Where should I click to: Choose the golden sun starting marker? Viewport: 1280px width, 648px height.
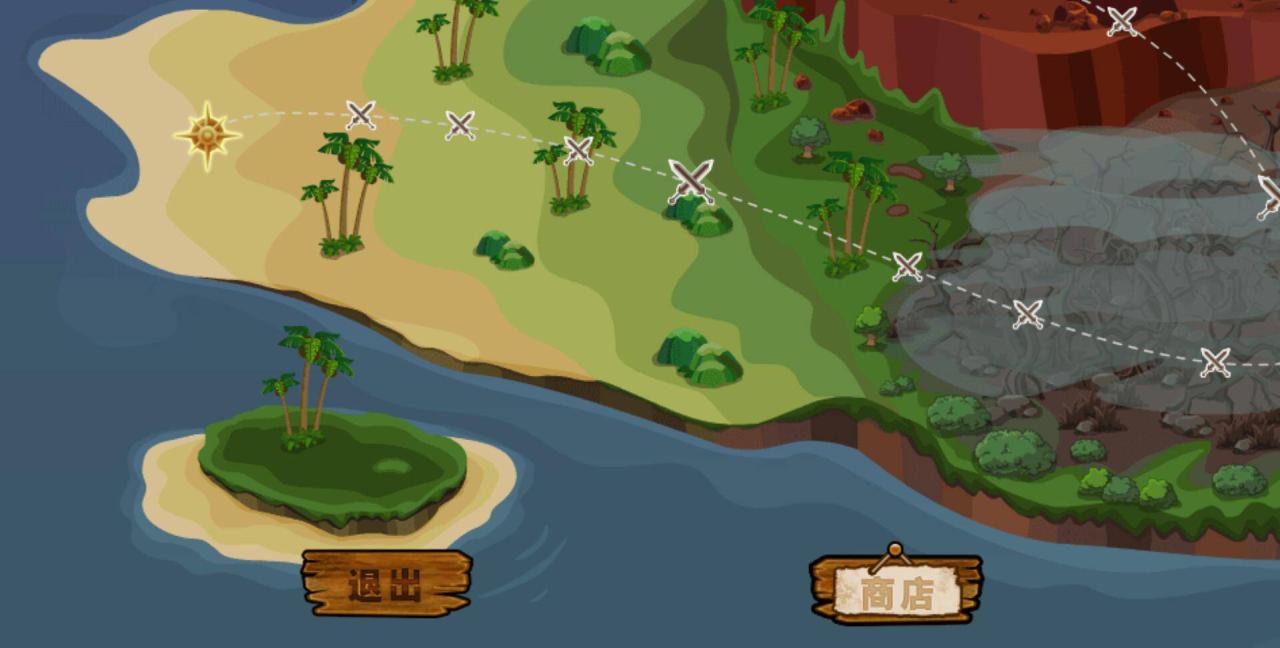207,135
